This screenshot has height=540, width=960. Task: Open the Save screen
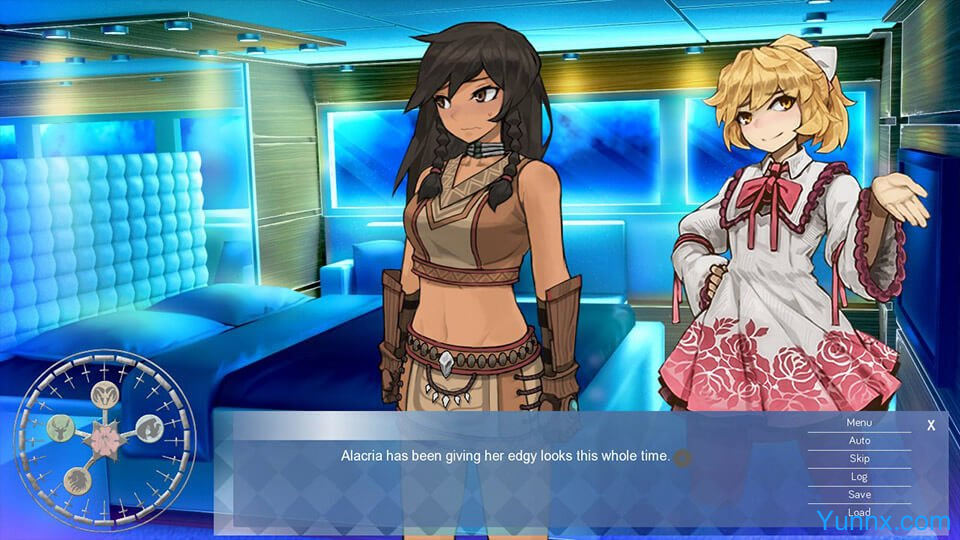coord(859,494)
